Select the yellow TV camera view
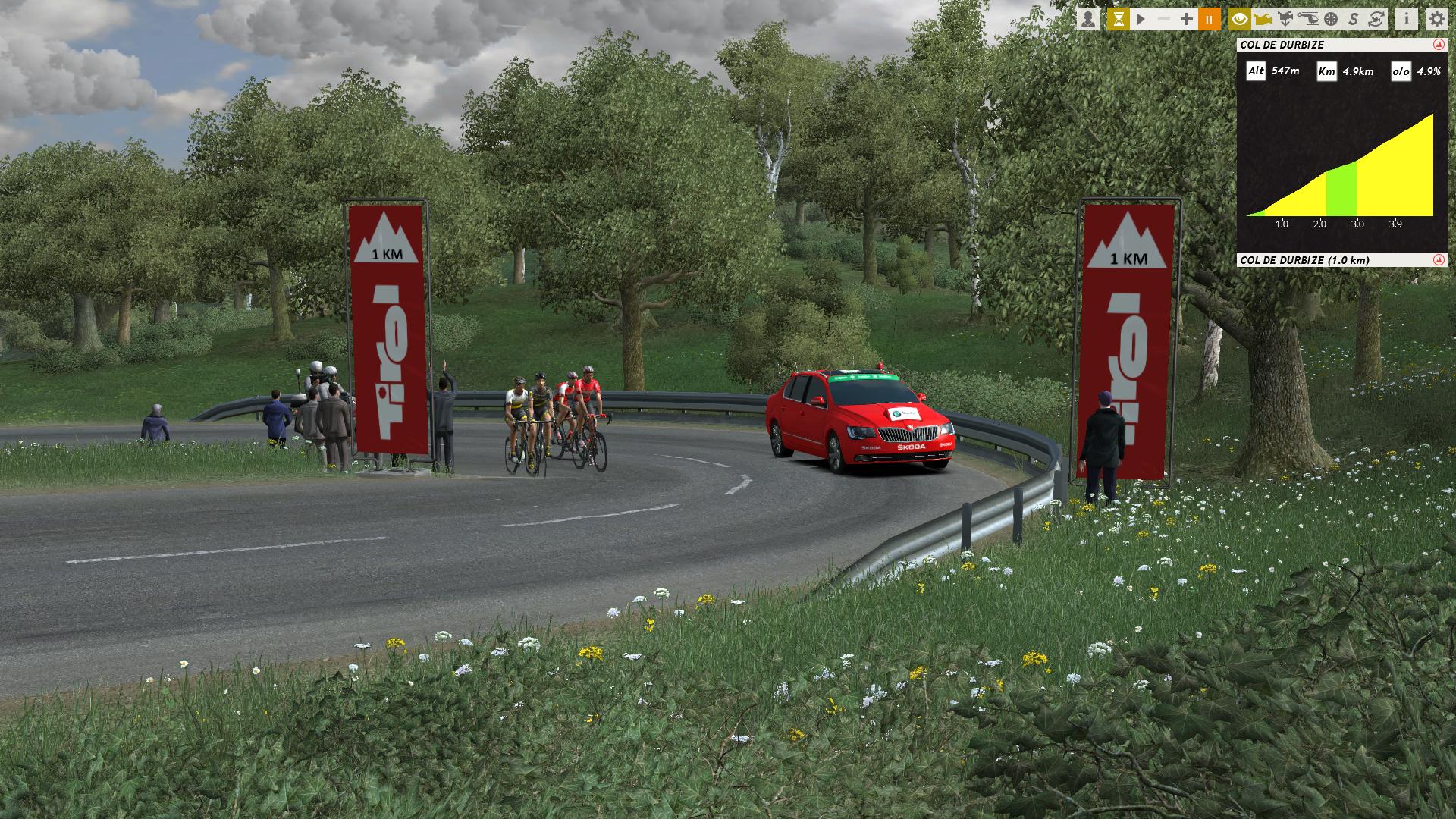 [1263, 19]
